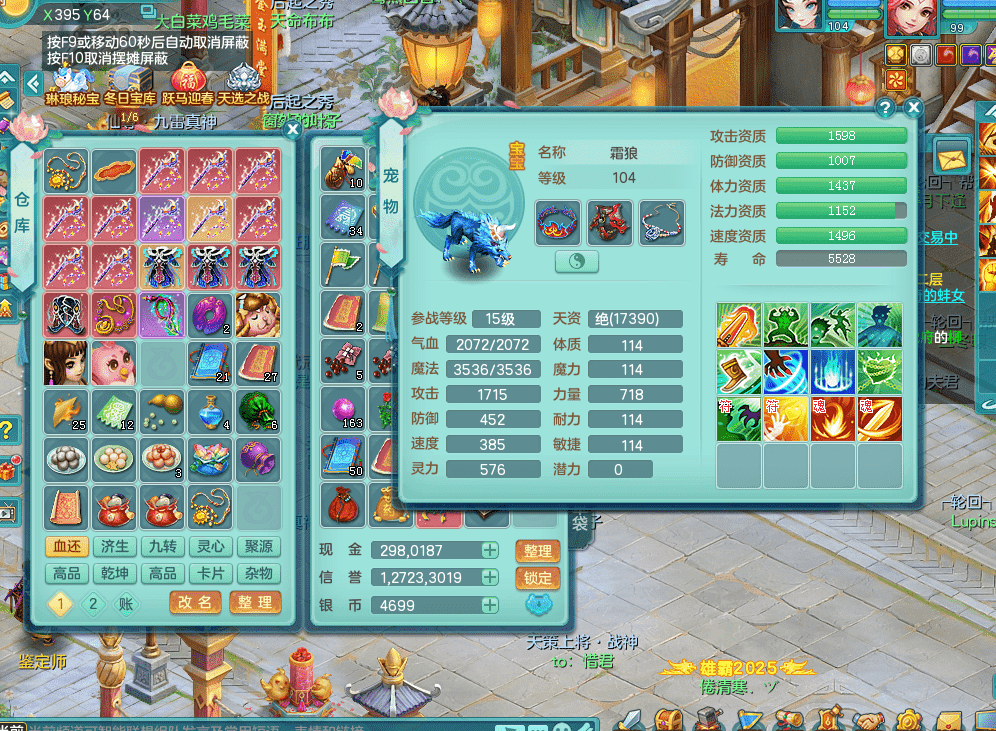Select the 血还 warehouse category
The image size is (996, 731).
pyautogui.click(x=67, y=546)
